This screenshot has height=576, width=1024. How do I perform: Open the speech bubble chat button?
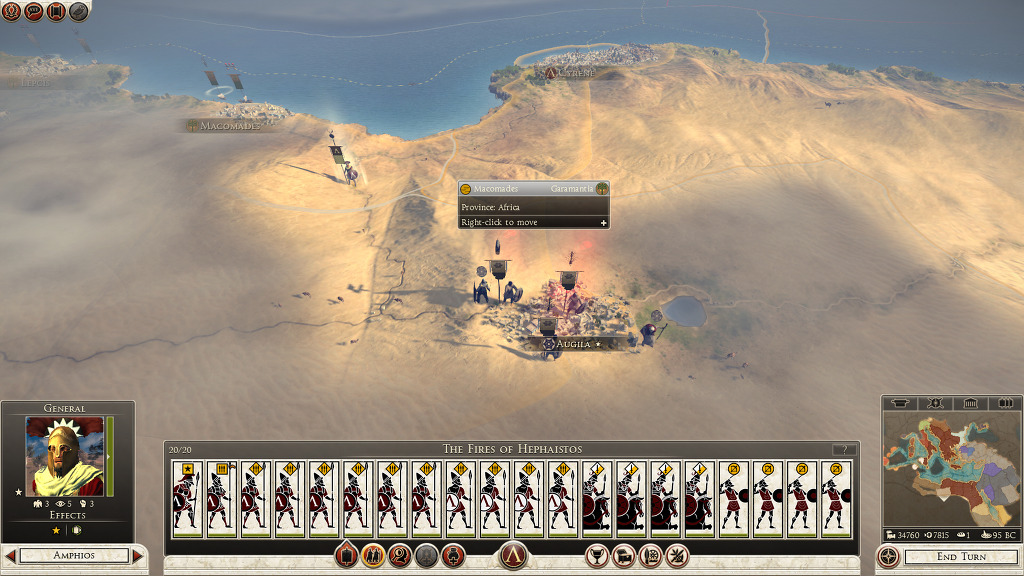[34, 12]
